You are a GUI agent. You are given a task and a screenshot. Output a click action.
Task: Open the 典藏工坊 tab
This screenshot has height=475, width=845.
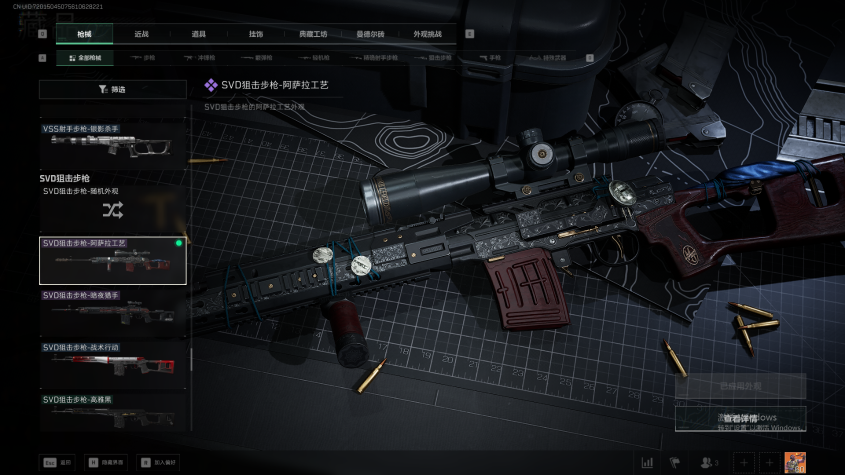point(313,34)
